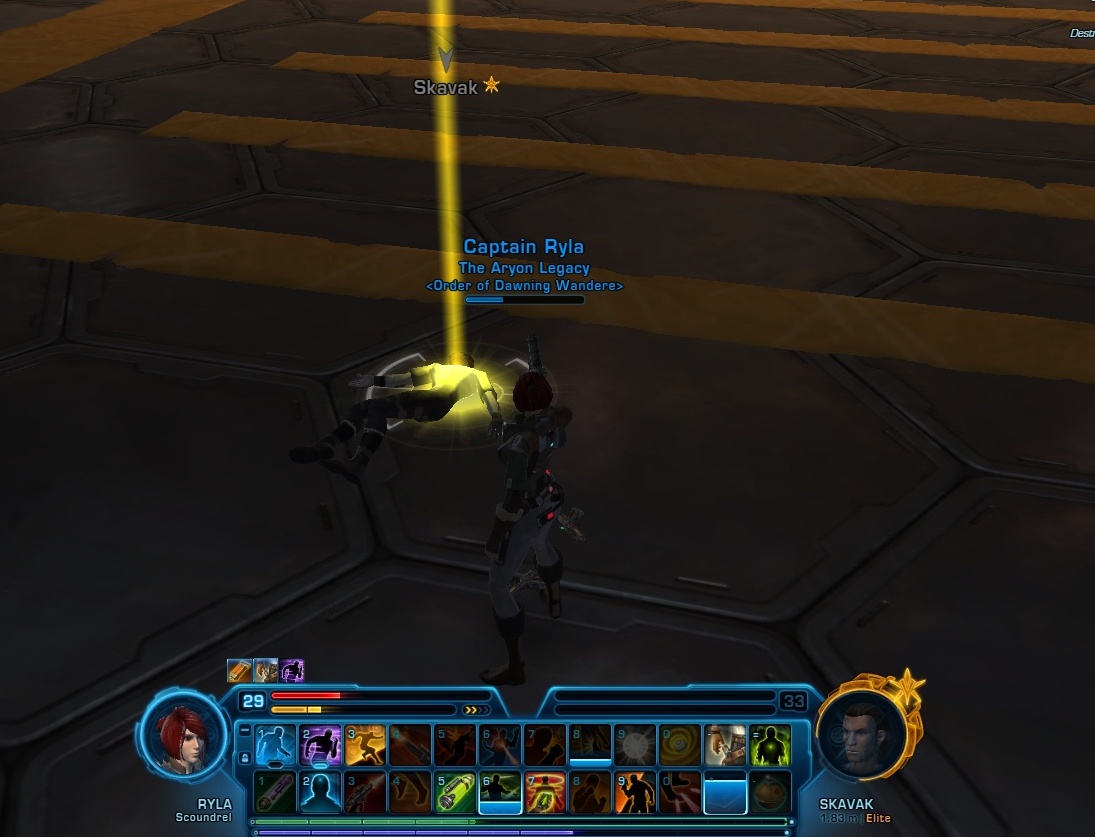Activate the orange gunman silhouette ability
This screenshot has width=1095, height=837.
[635, 792]
